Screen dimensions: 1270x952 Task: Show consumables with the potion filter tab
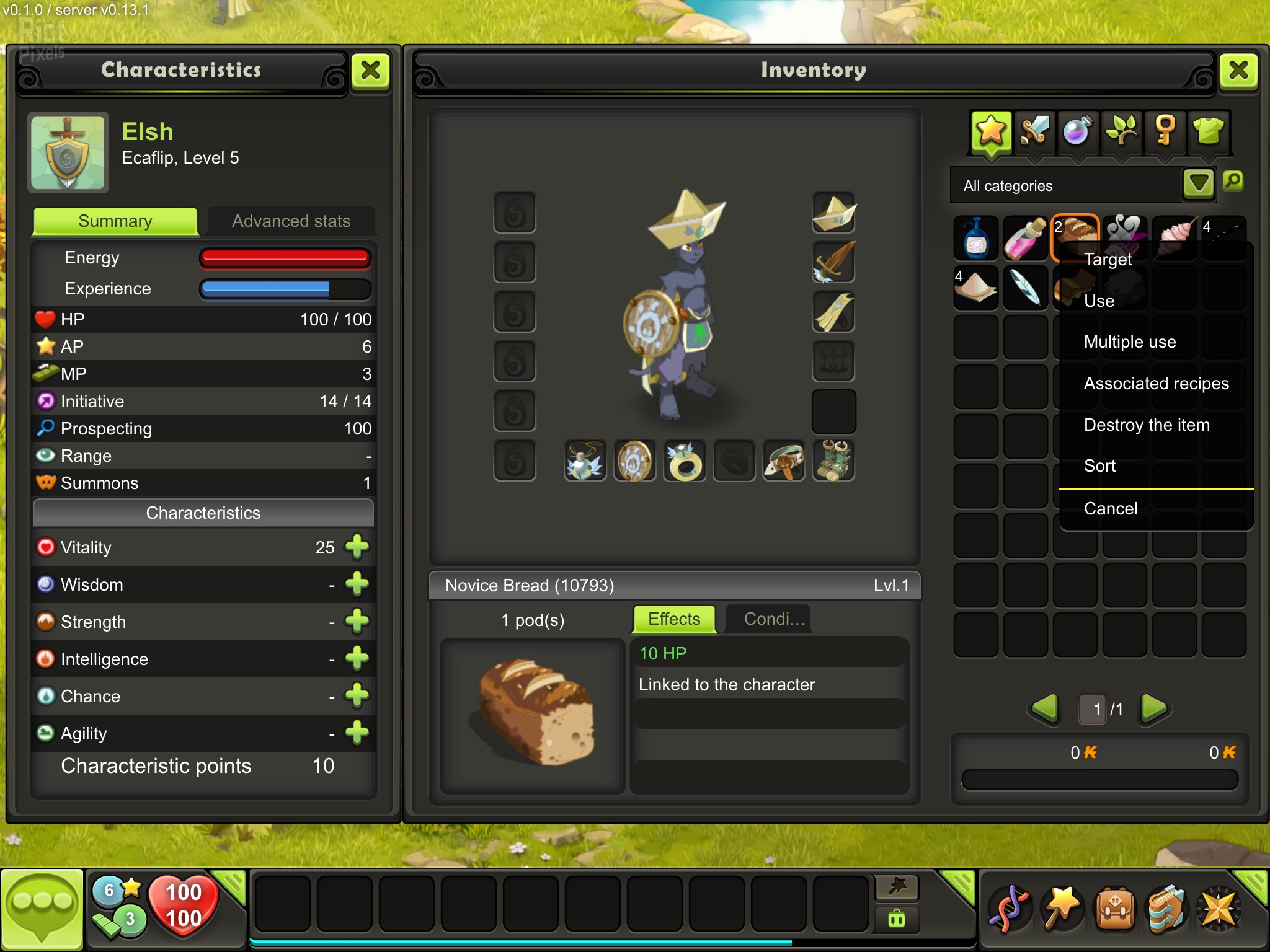[x=1078, y=131]
